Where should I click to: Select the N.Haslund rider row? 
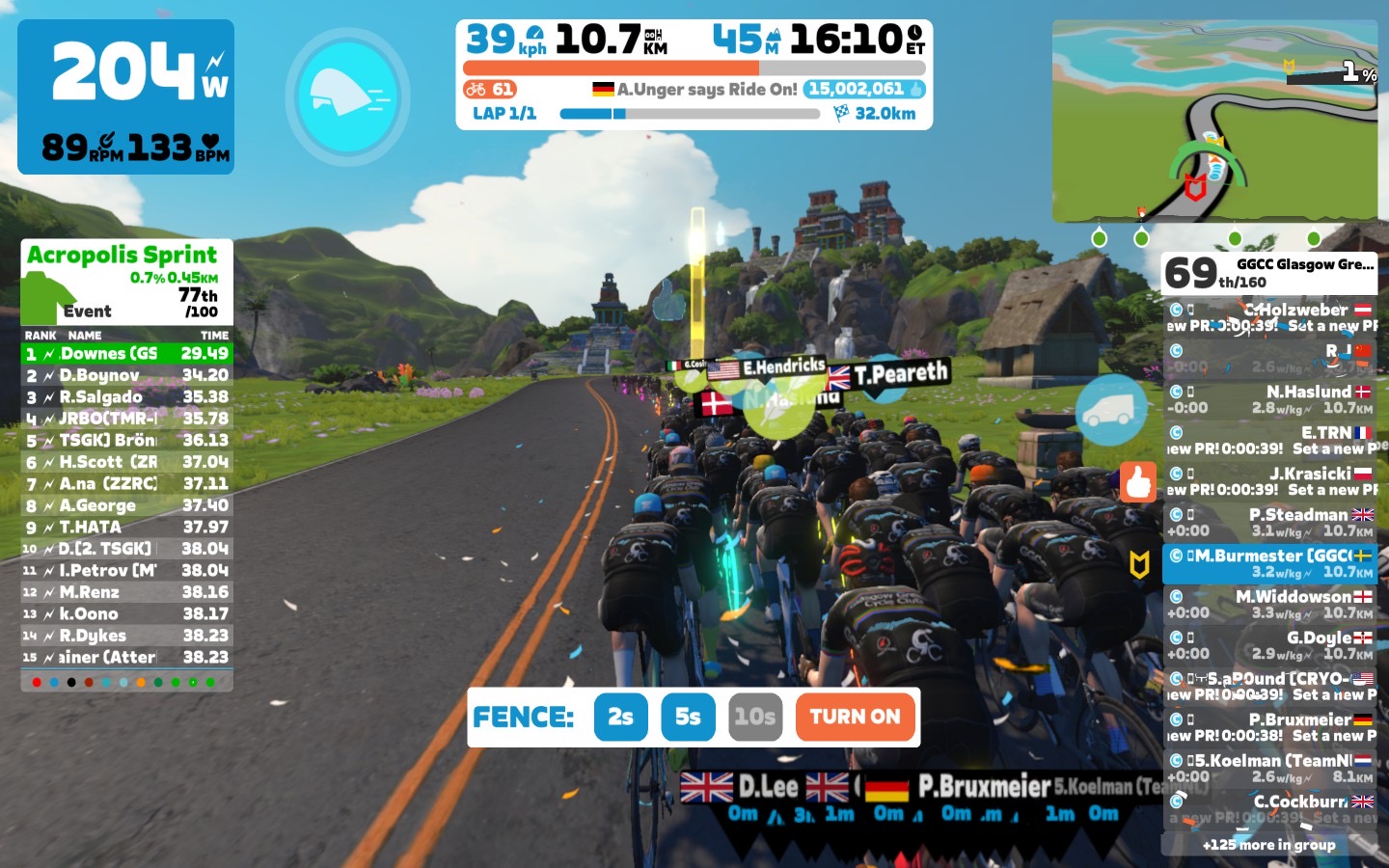point(1269,399)
